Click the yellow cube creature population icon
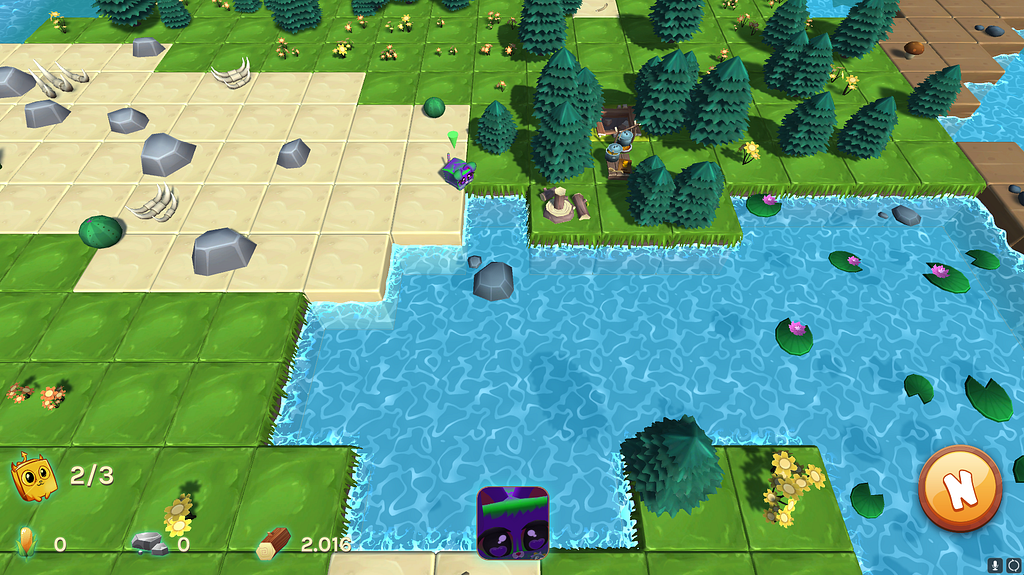The width and height of the screenshot is (1024, 575). tap(33, 476)
